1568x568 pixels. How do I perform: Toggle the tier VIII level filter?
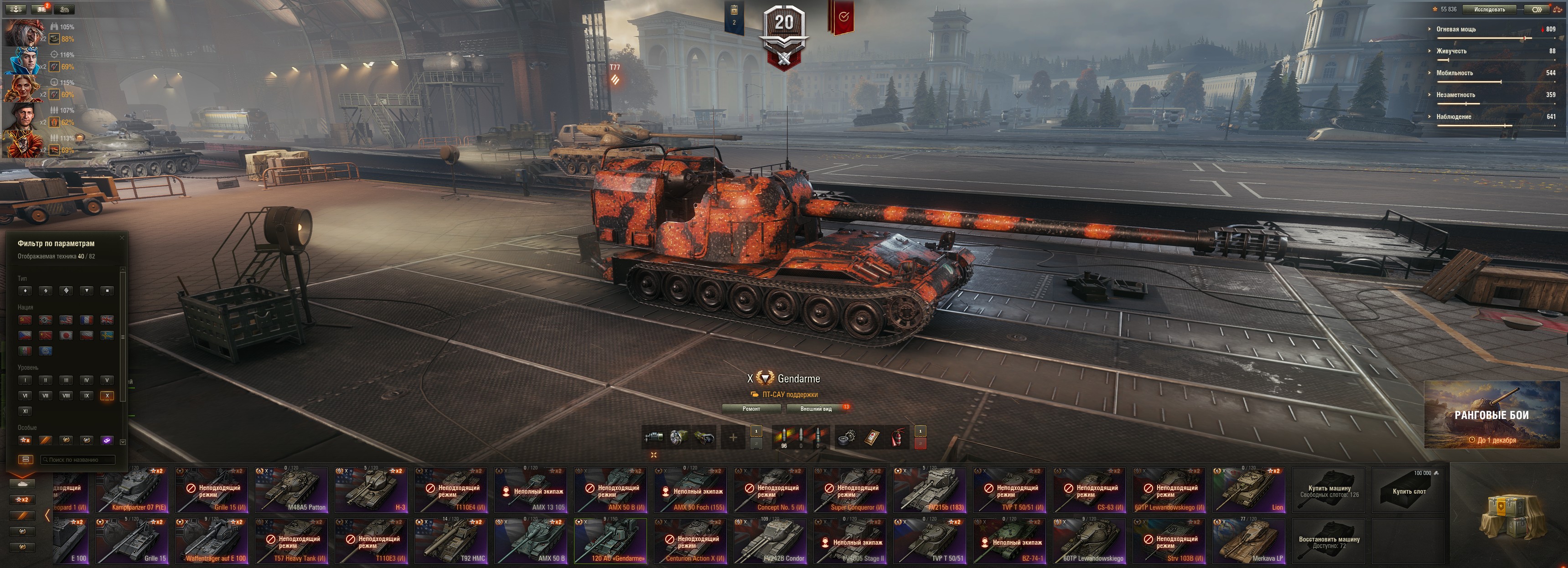66,396
